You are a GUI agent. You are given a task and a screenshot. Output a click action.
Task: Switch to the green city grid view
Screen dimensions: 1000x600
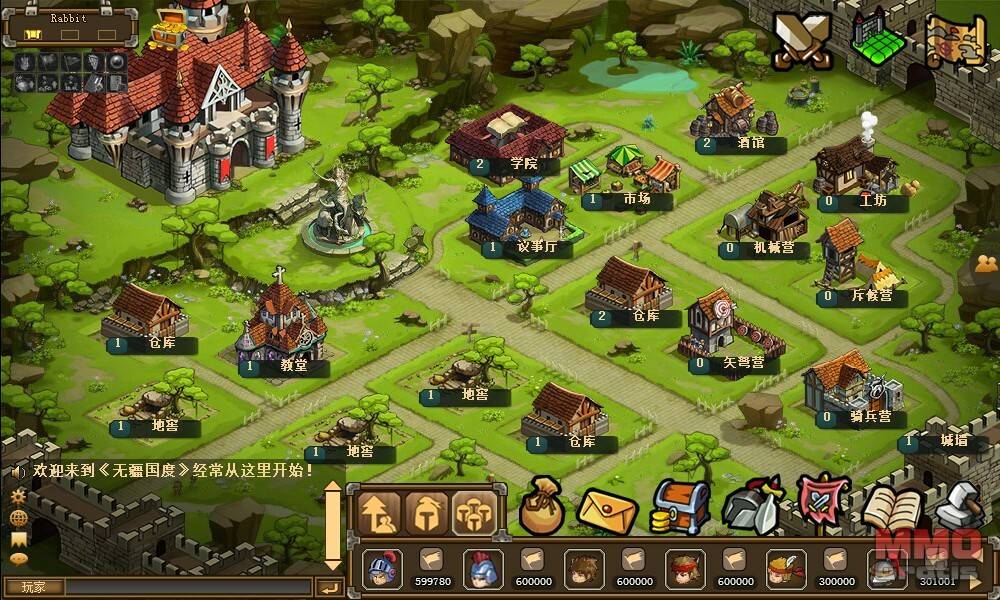(x=878, y=41)
